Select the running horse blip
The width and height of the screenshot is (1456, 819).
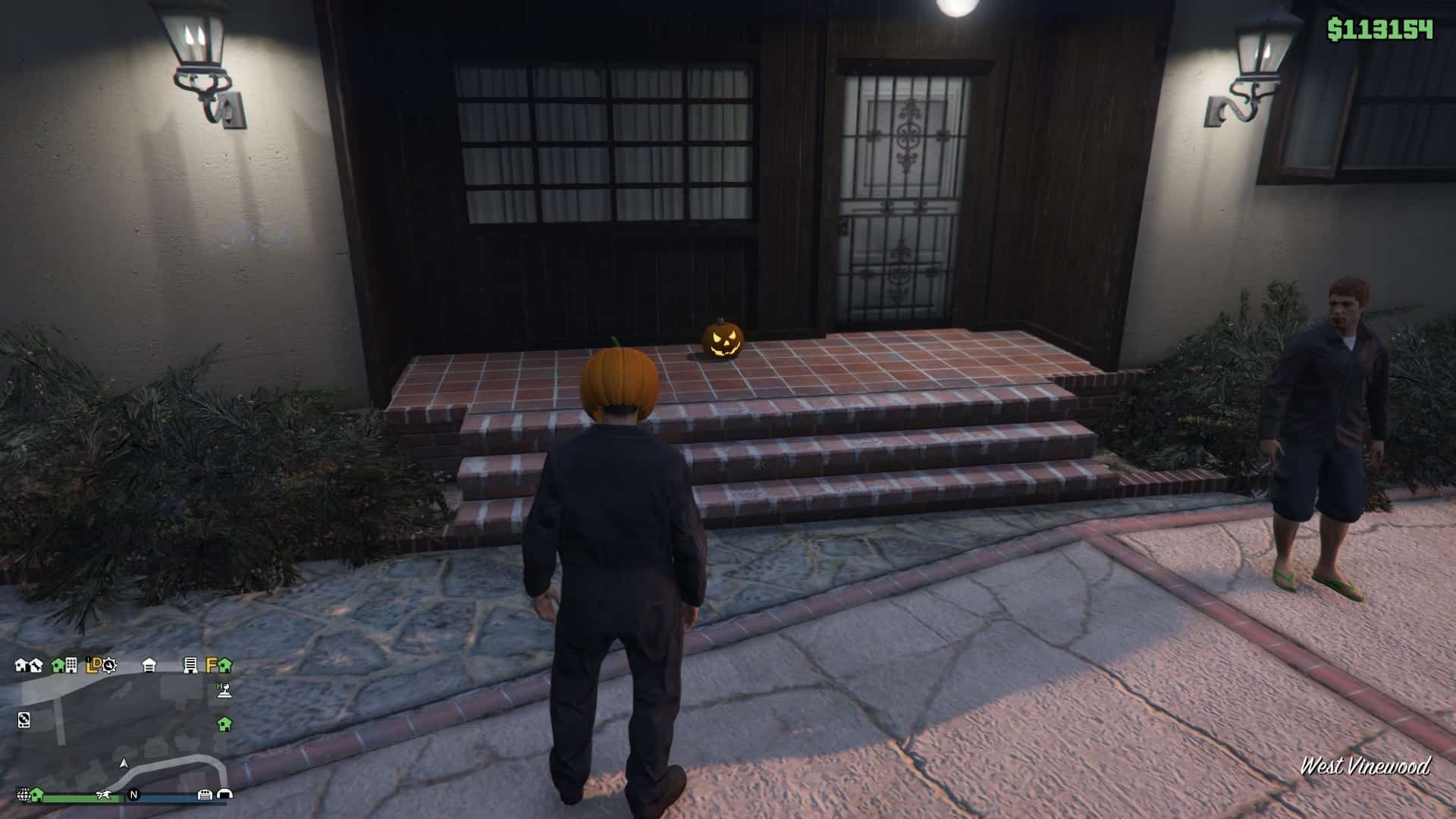[104, 795]
